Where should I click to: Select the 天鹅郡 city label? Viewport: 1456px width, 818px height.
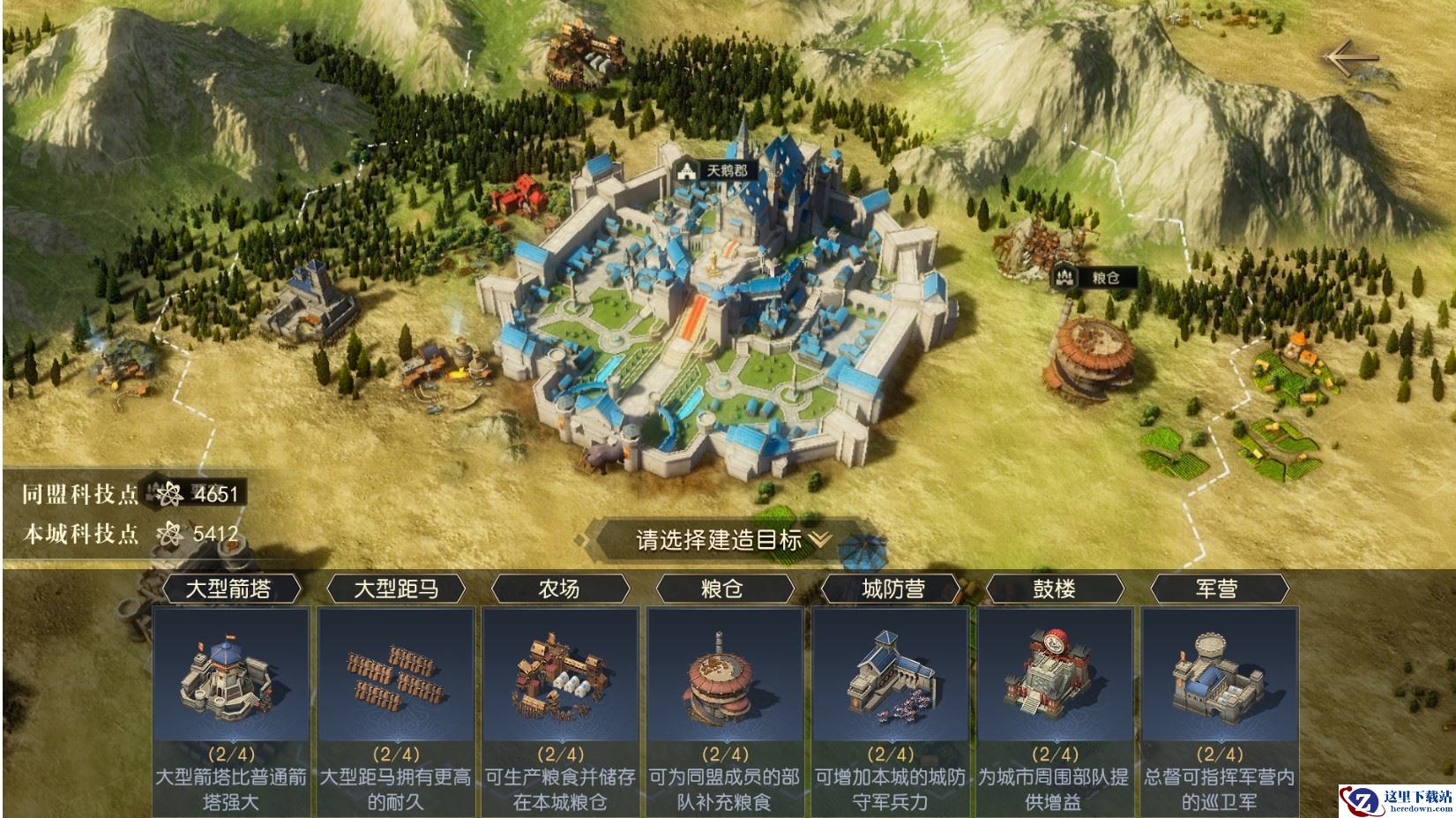pos(717,170)
